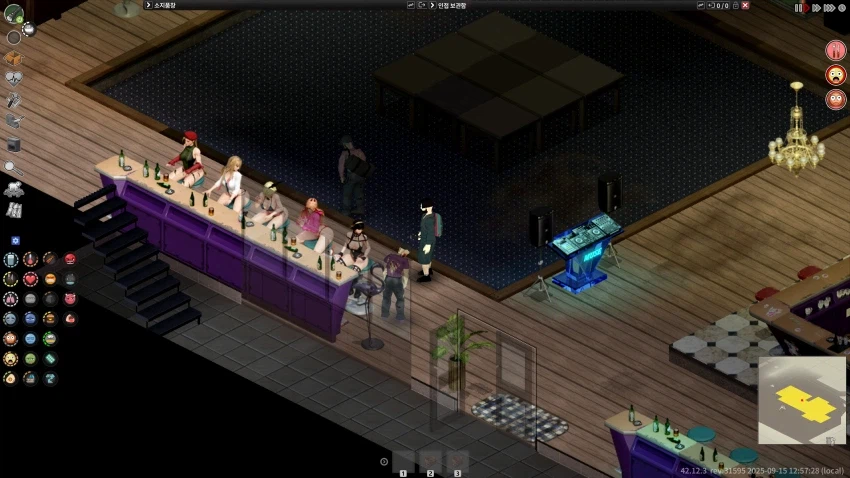The image size is (850, 478).
Task: Select hotbar slot 2
Action: (431, 460)
